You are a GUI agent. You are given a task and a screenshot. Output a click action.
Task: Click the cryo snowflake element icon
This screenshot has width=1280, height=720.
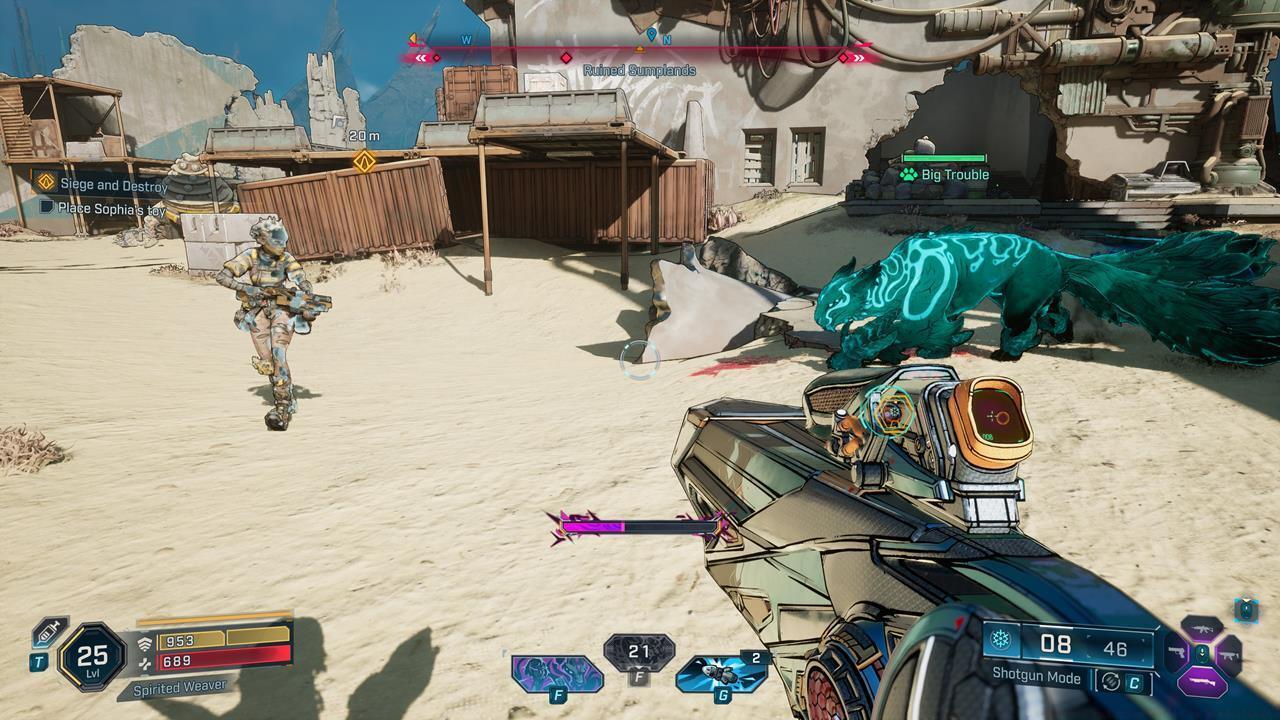pyautogui.click(x=1001, y=641)
